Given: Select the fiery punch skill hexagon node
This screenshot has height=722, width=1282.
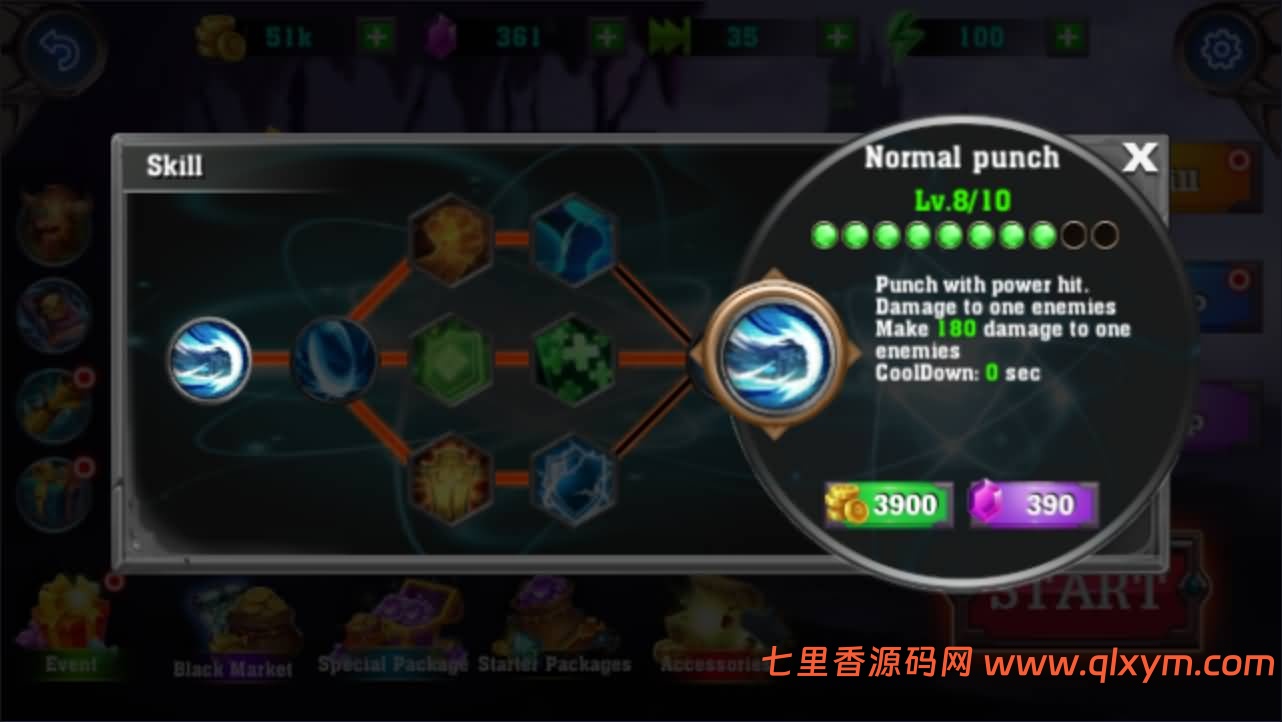Looking at the screenshot, I should (450, 240).
